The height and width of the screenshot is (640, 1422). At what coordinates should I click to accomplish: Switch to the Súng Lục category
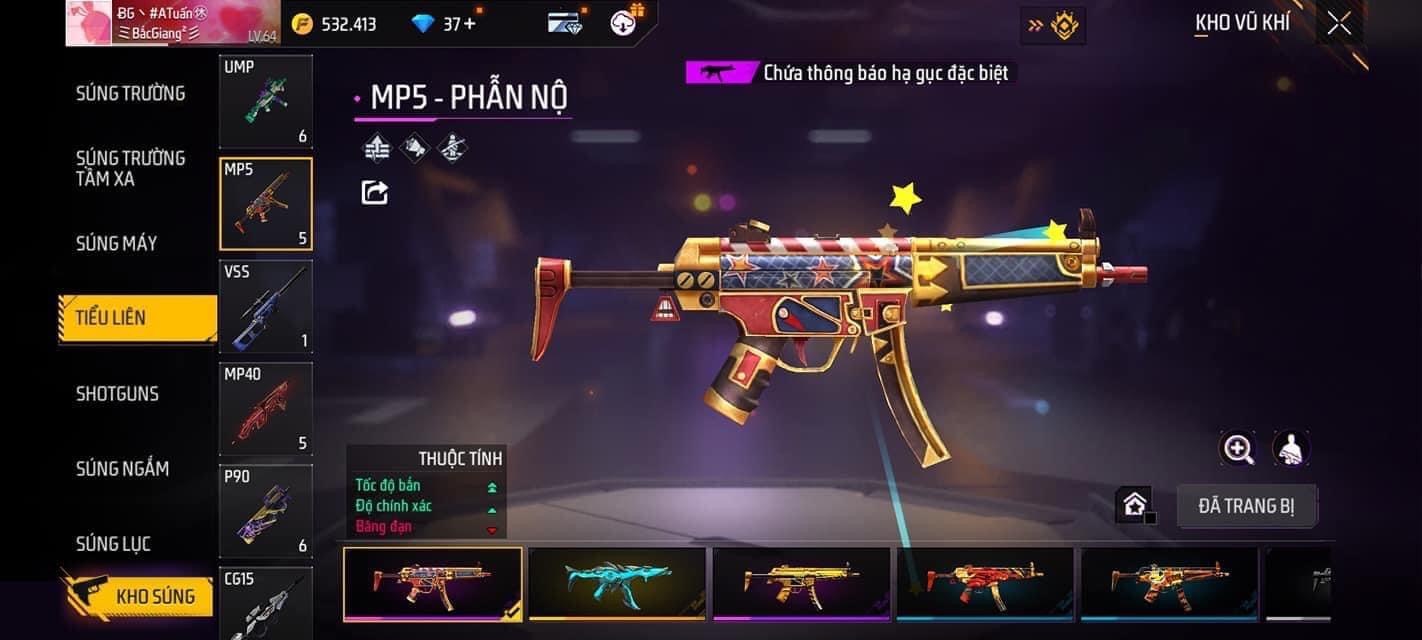click(113, 544)
